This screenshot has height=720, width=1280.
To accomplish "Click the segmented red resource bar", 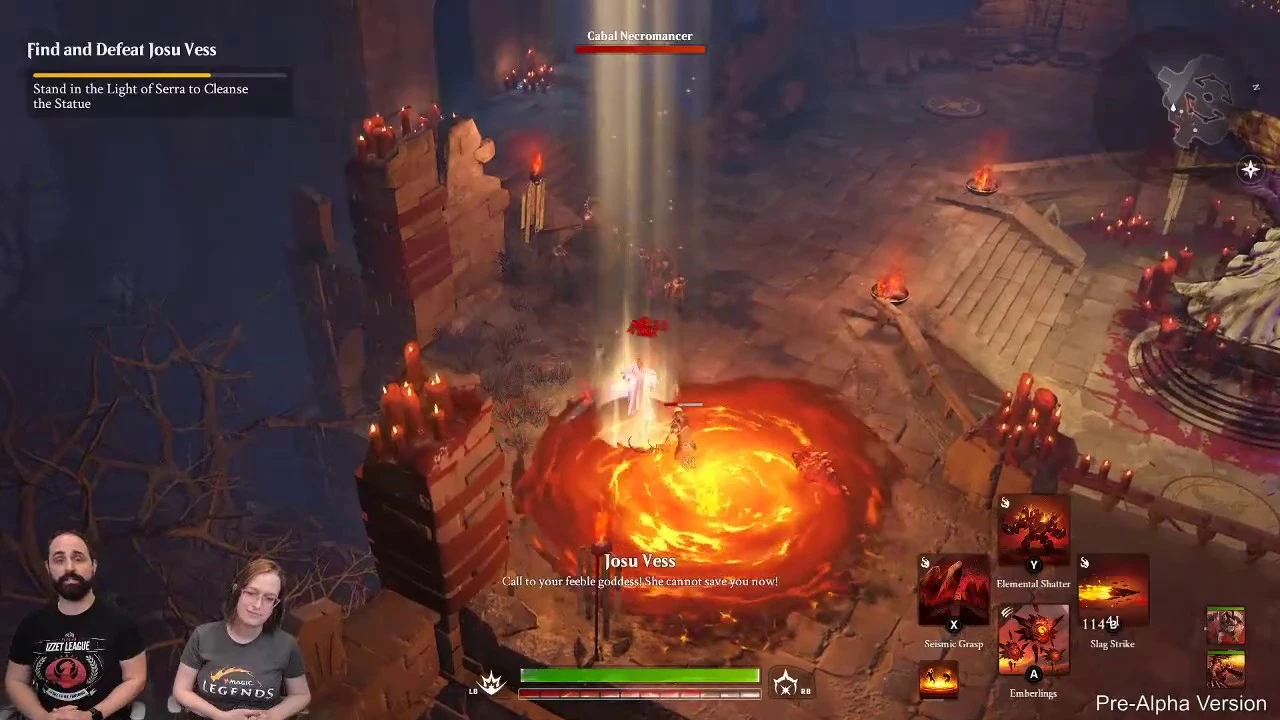I will pyautogui.click(x=640, y=693).
